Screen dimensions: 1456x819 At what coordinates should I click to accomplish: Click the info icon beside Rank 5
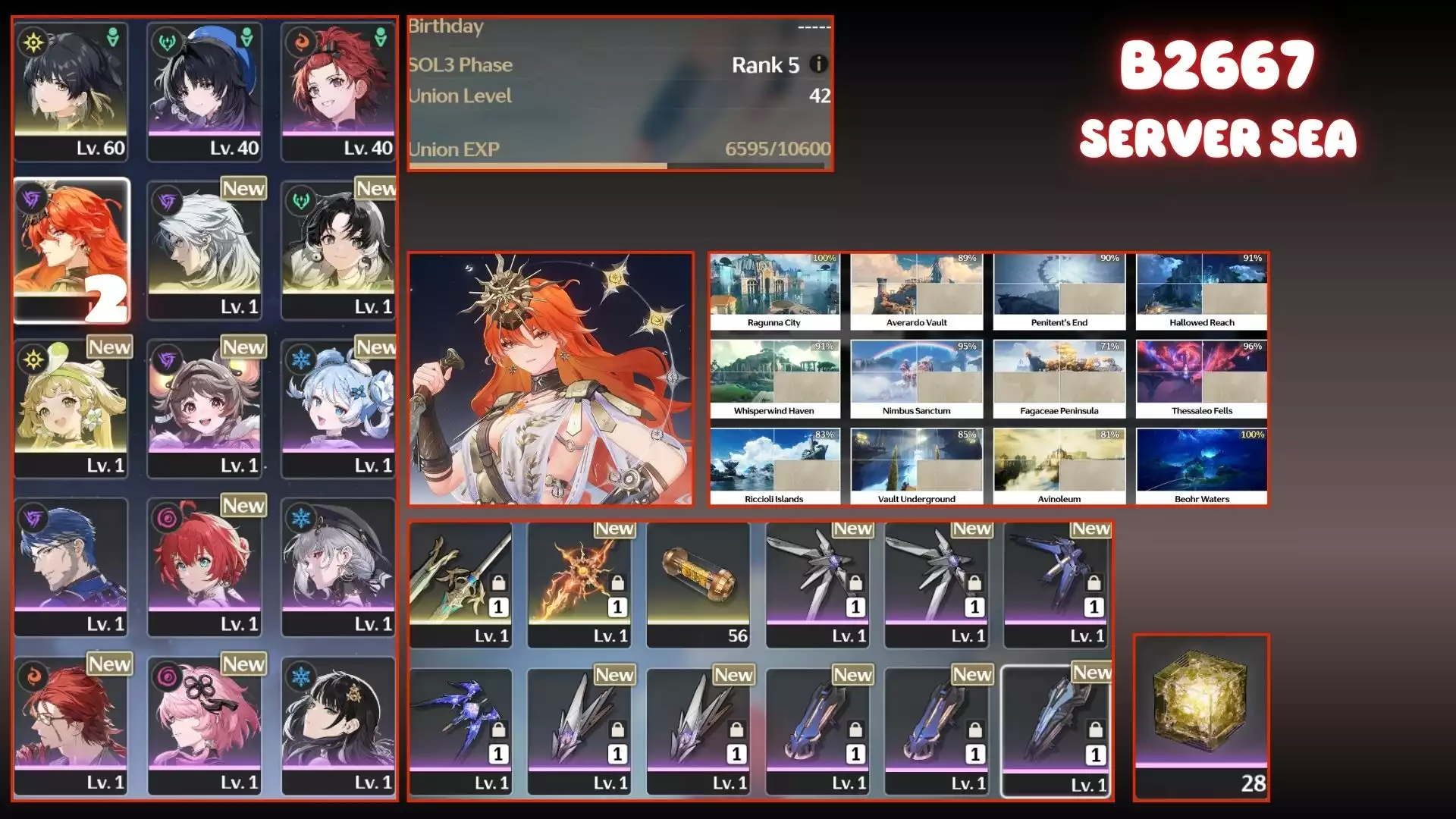pos(817,64)
